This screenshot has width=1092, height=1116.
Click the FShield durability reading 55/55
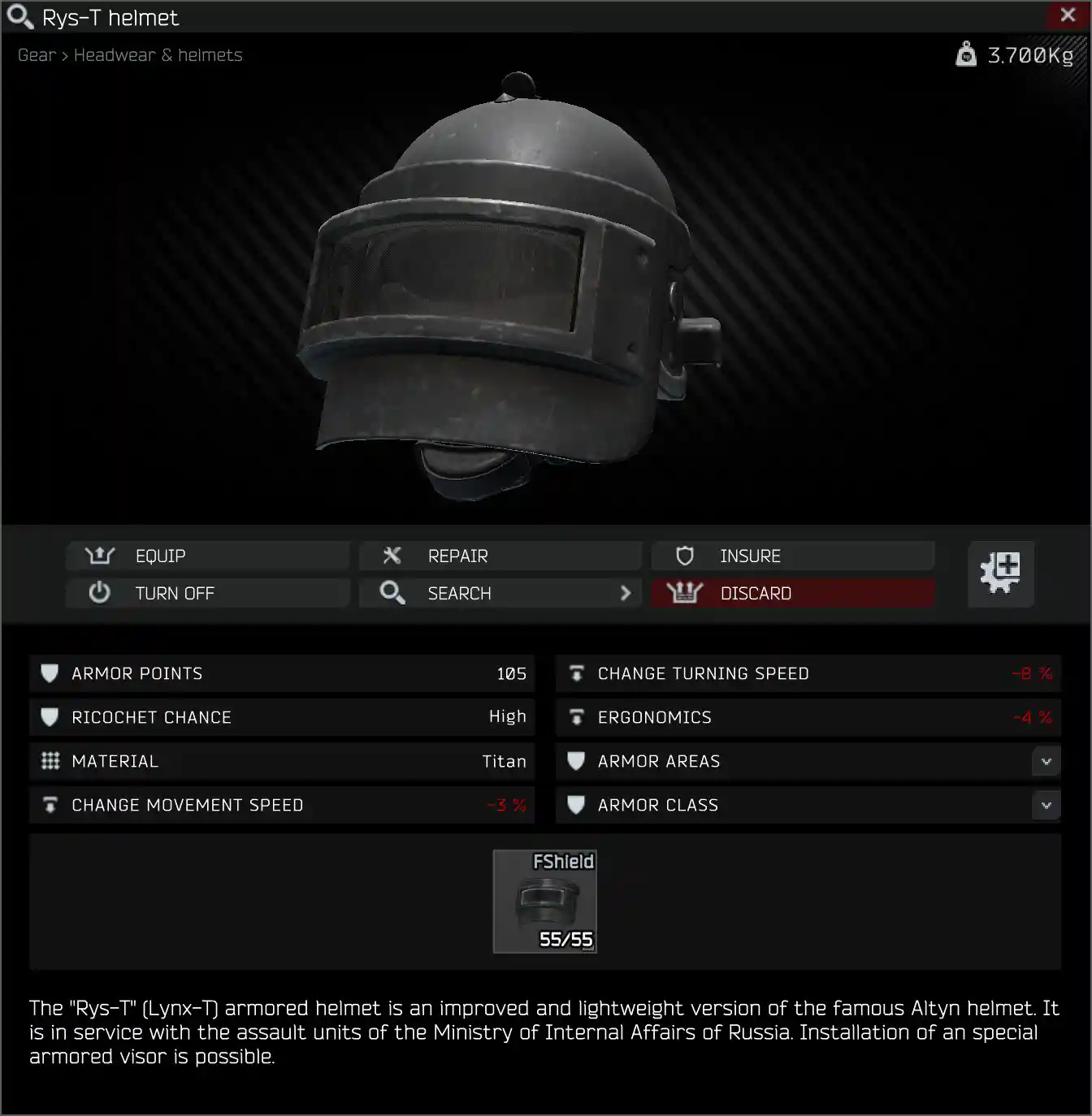(565, 939)
